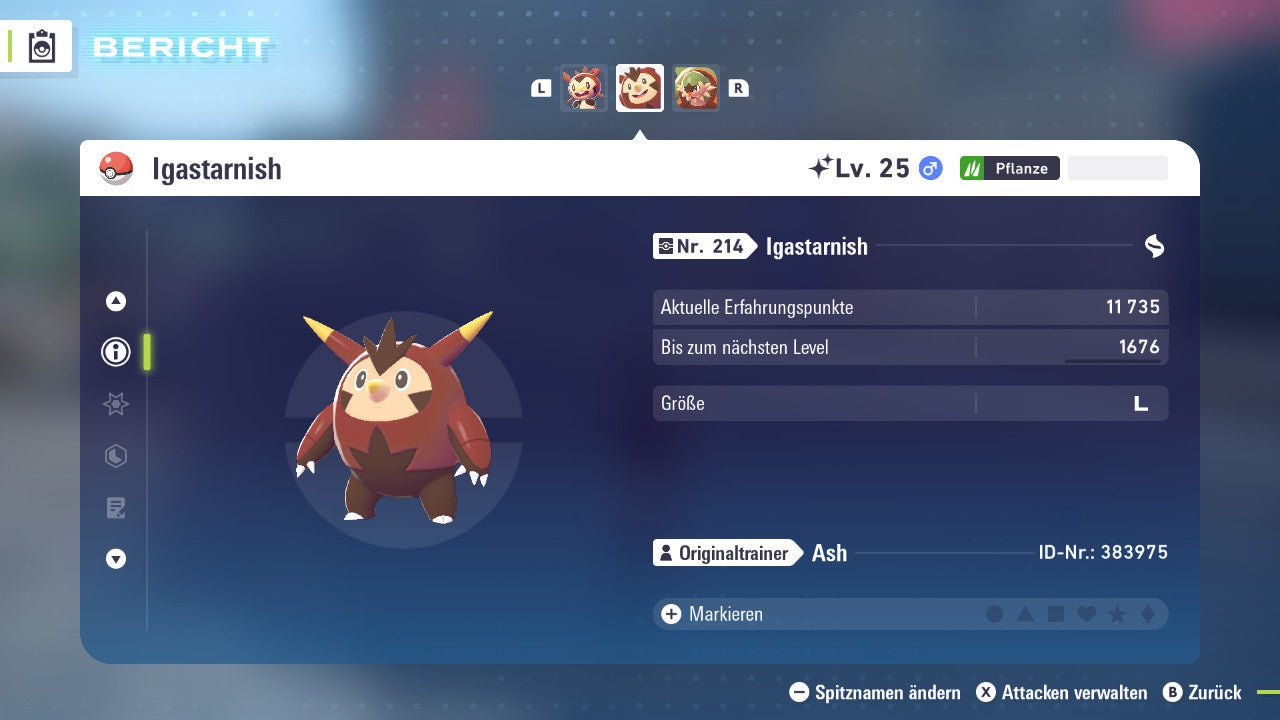Select the selected Igastarnish thumbnail tab

pos(639,88)
